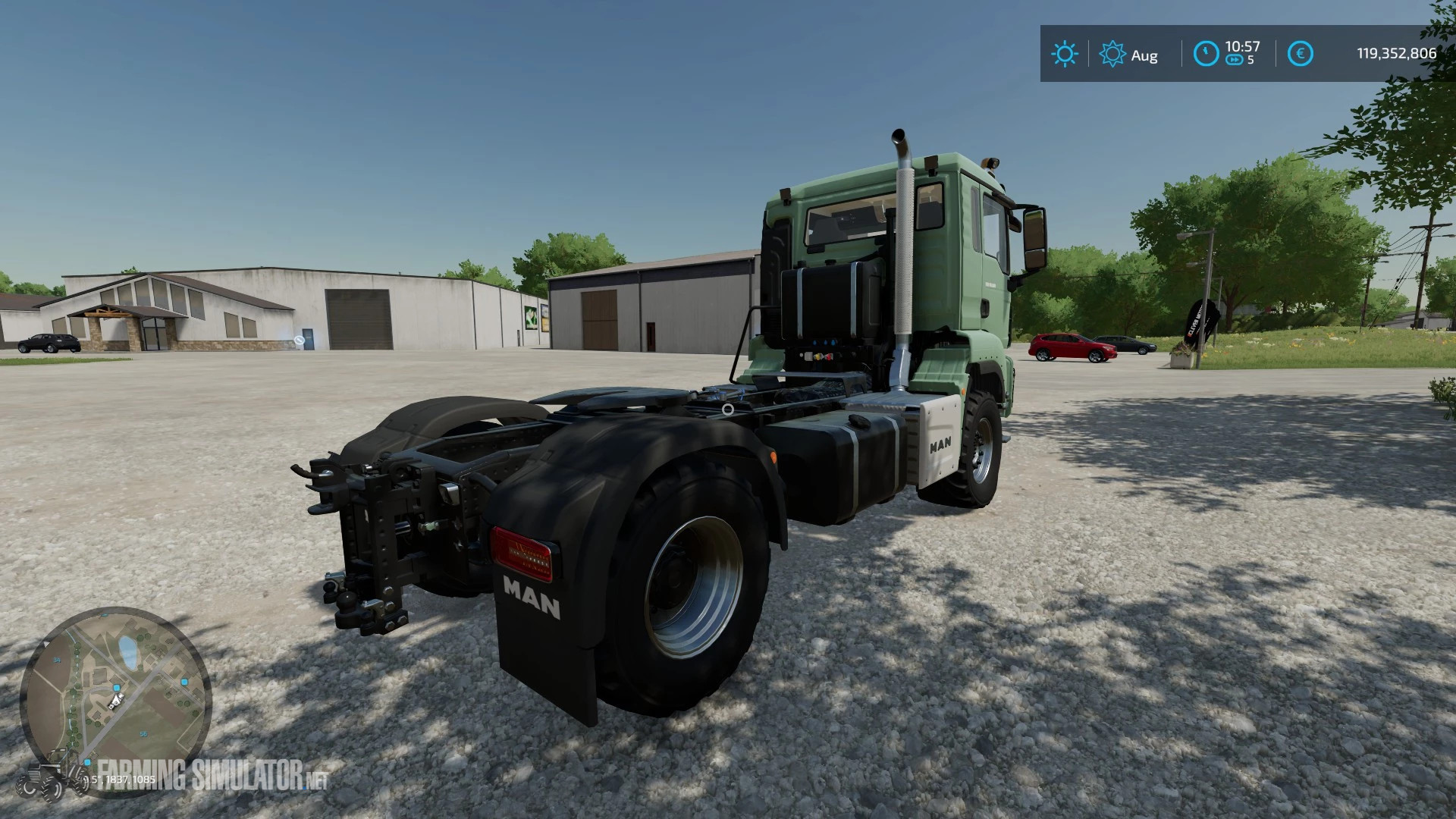1456x819 pixels.
Task: Click the 10:57 time readout
Action: (1242, 45)
